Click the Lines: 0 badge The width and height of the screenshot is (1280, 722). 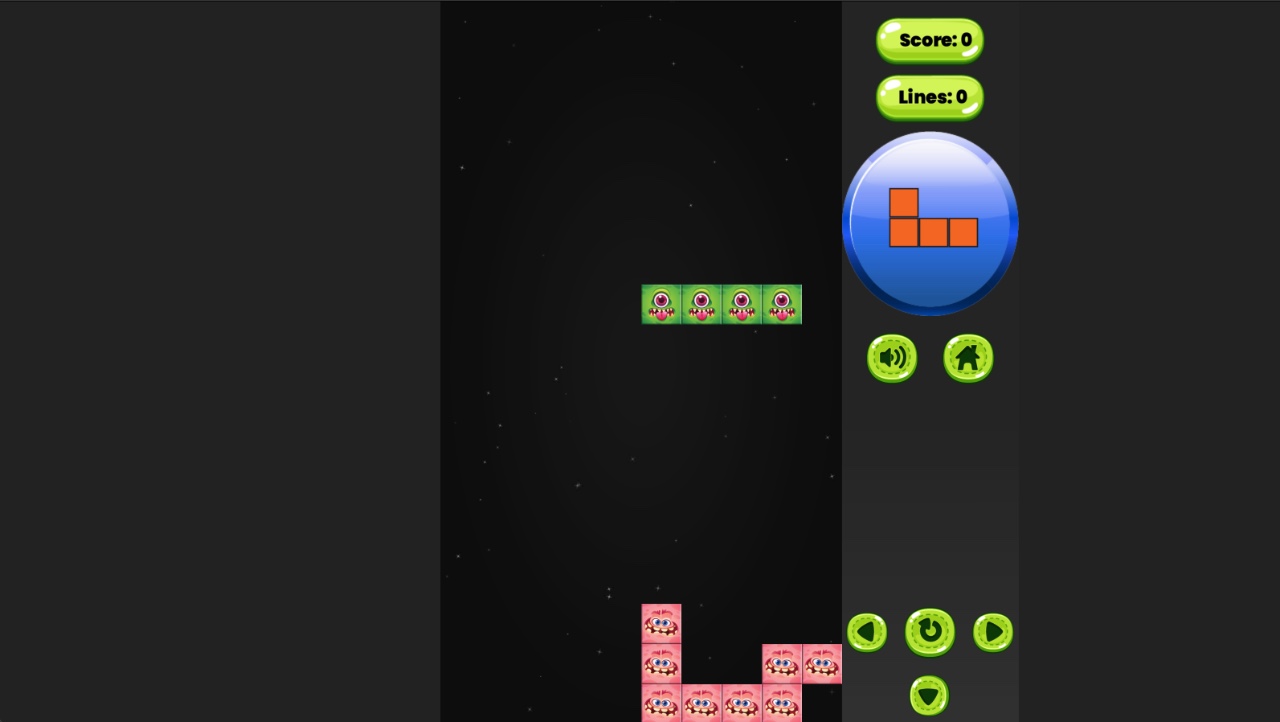tap(928, 97)
